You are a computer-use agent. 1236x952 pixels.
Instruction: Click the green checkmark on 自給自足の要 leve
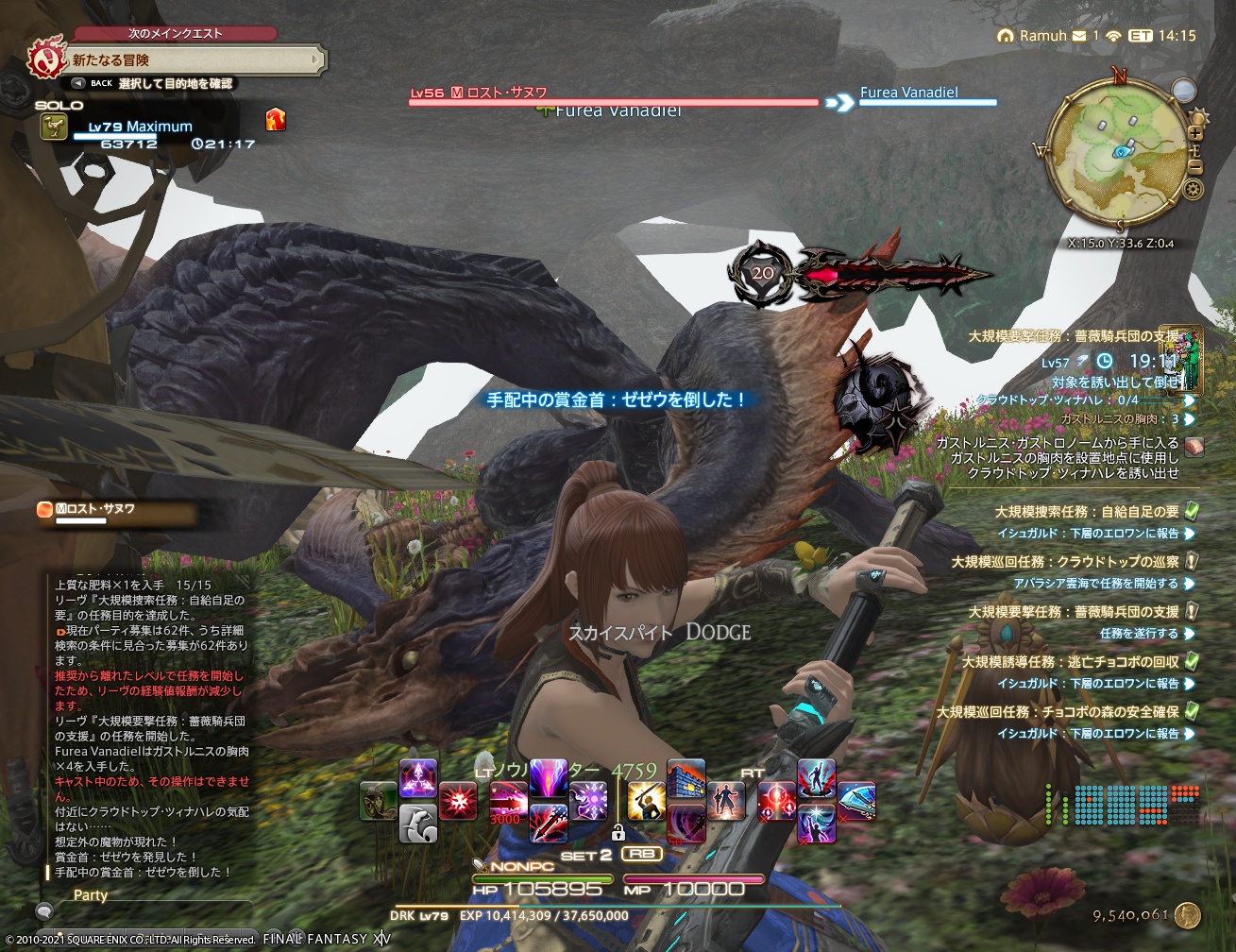(1193, 511)
